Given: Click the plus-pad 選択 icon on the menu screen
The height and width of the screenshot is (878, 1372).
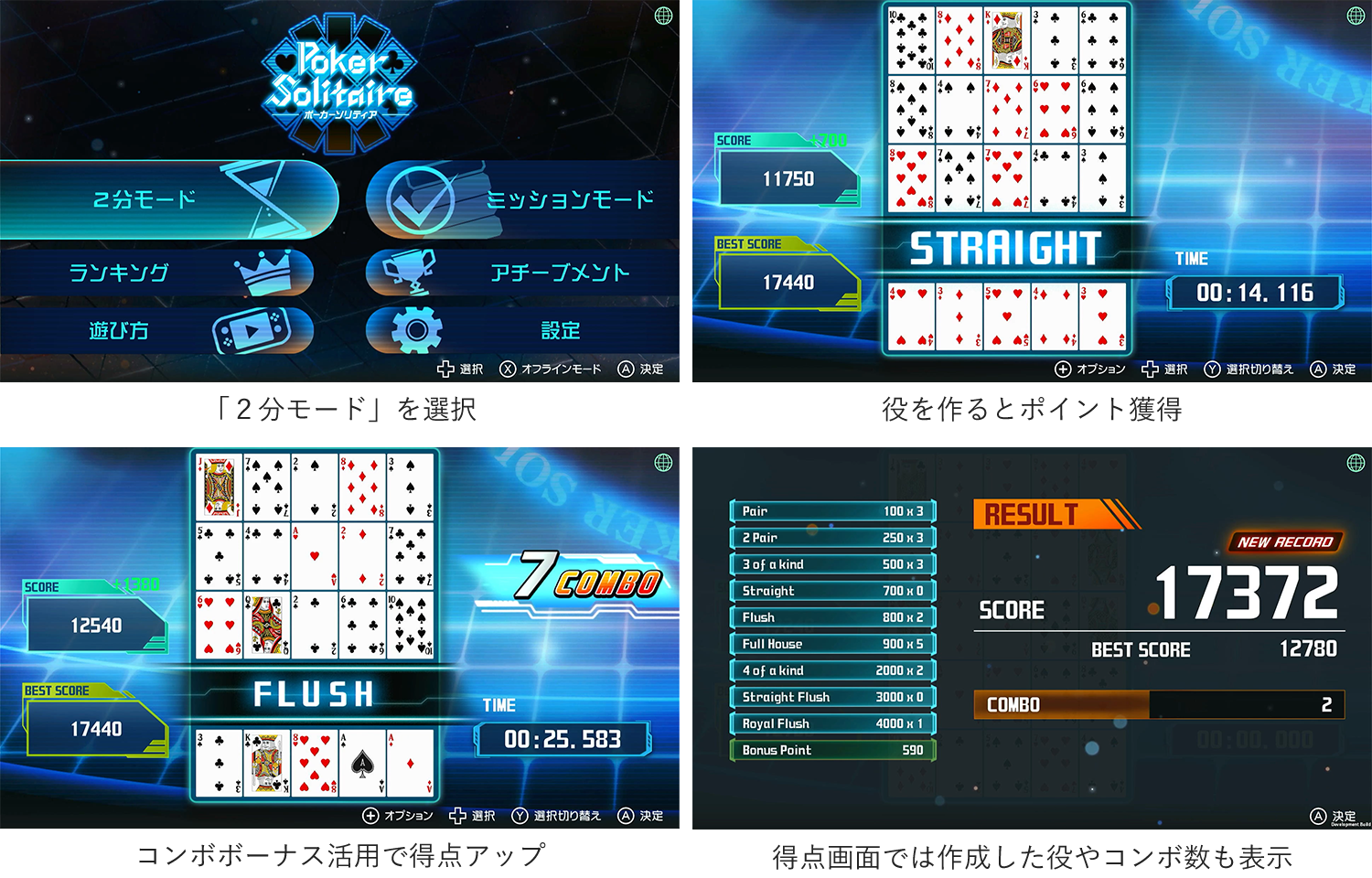Looking at the screenshot, I should [444, 369].
